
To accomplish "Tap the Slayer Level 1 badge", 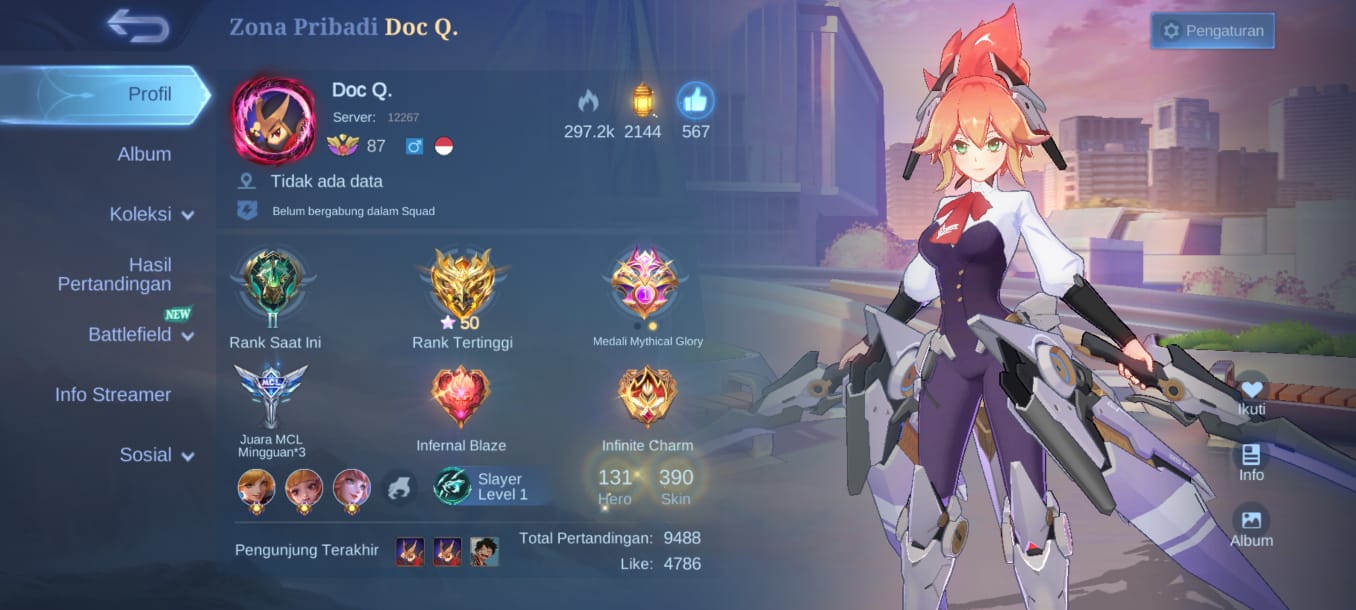I will point(481,486).
